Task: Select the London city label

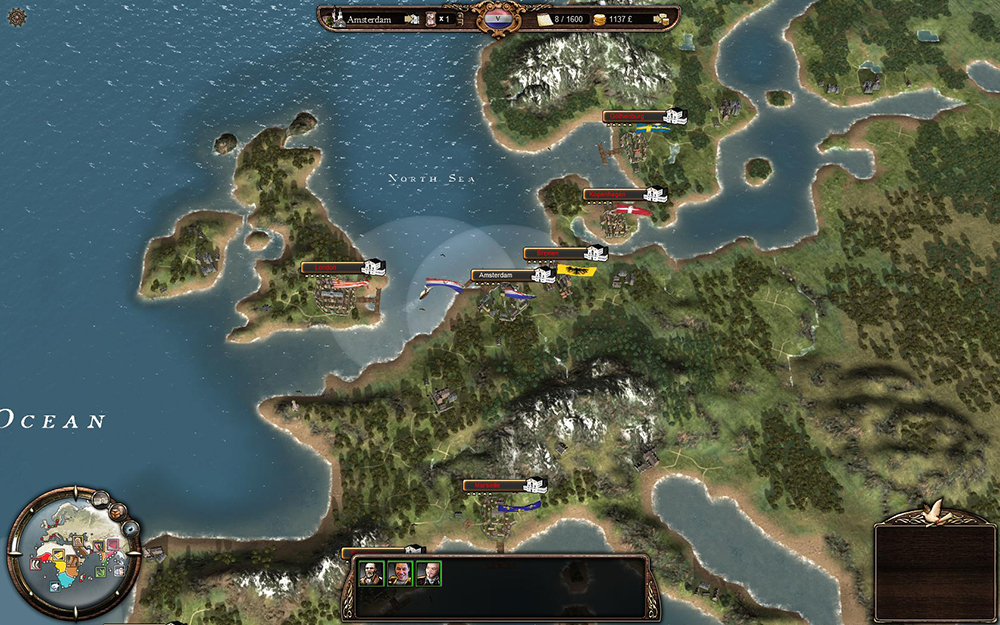Action: (x=332, y=267)
